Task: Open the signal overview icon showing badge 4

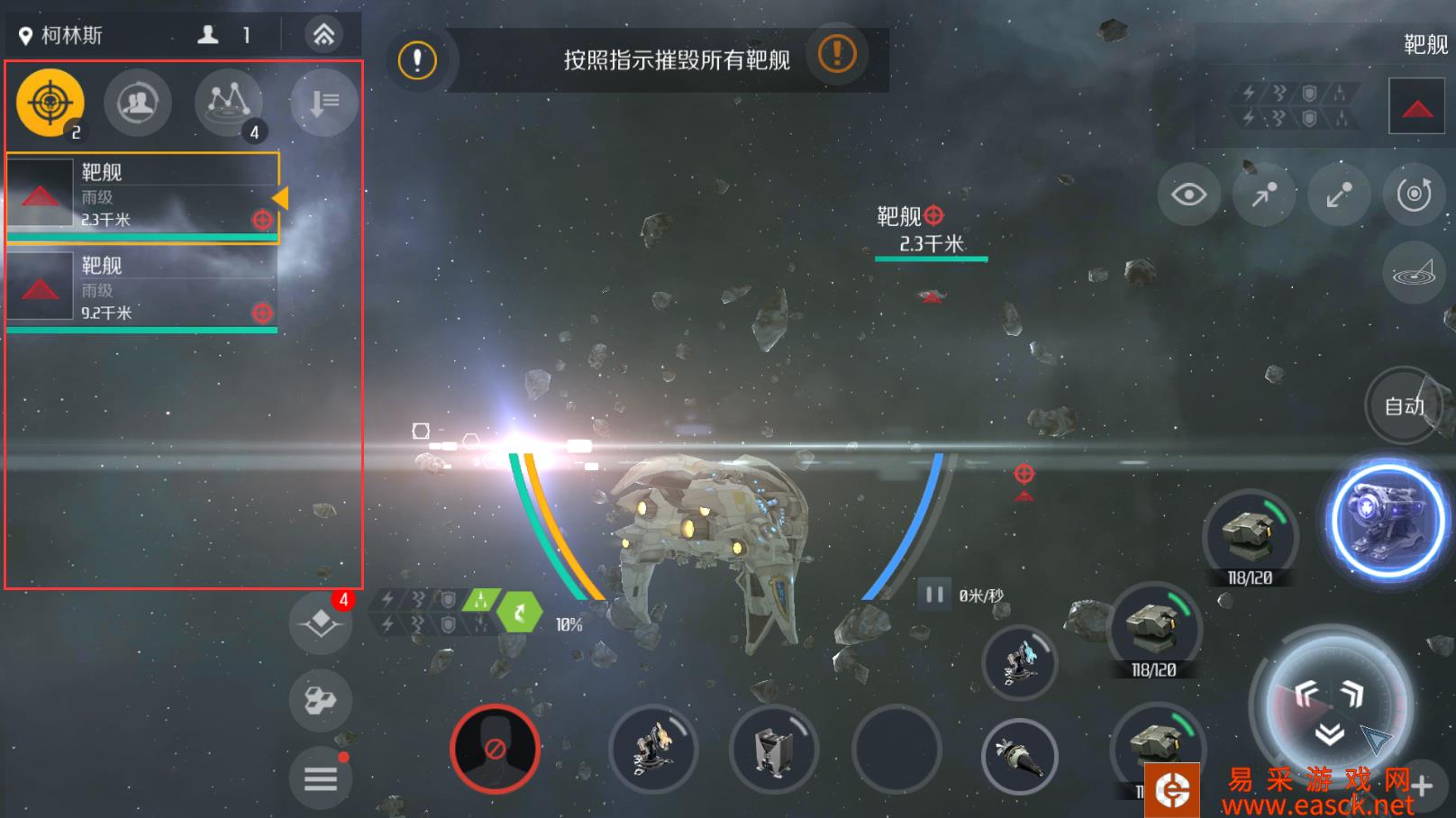Action: click(228, 102)
